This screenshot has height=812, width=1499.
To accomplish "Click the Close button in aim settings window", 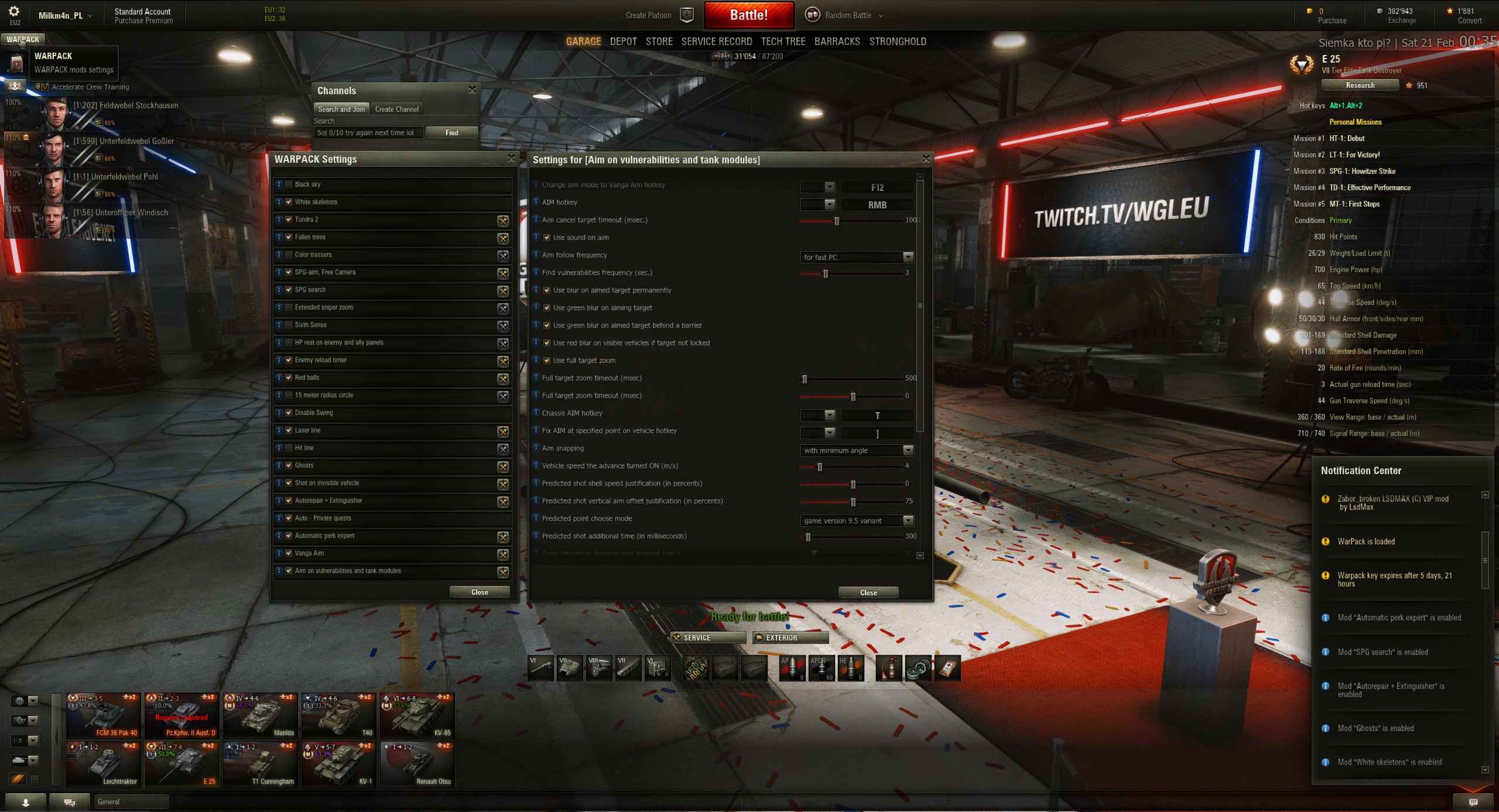I will 868,592.
